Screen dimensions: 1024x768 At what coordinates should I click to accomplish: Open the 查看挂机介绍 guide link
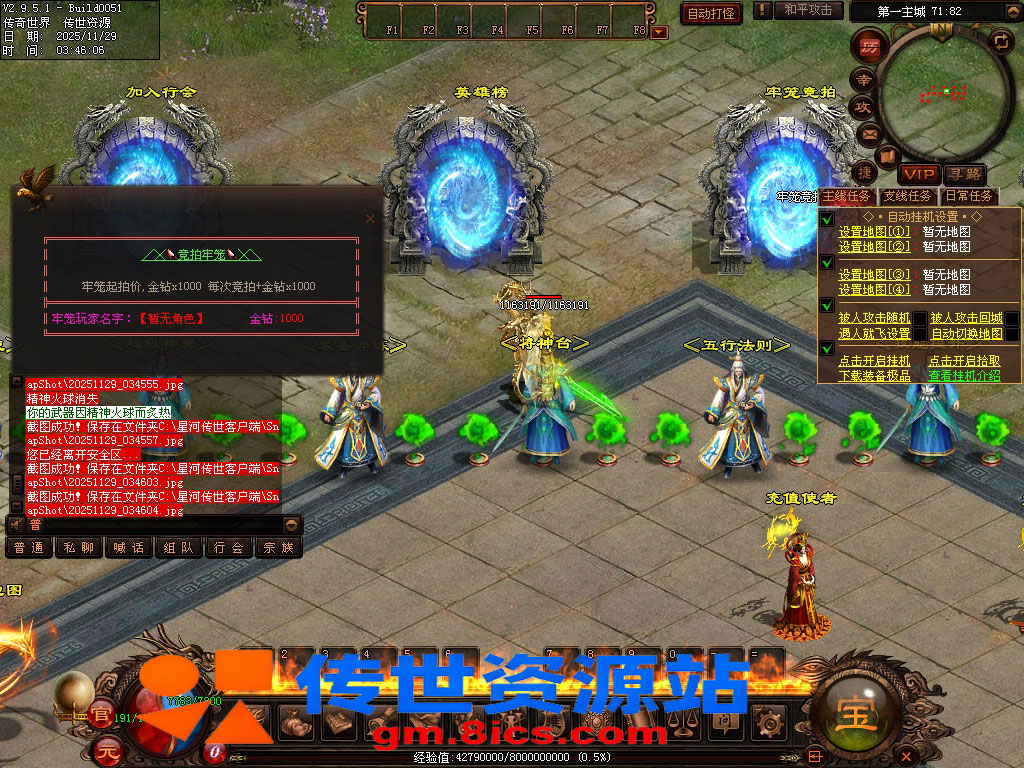point(963,376)
